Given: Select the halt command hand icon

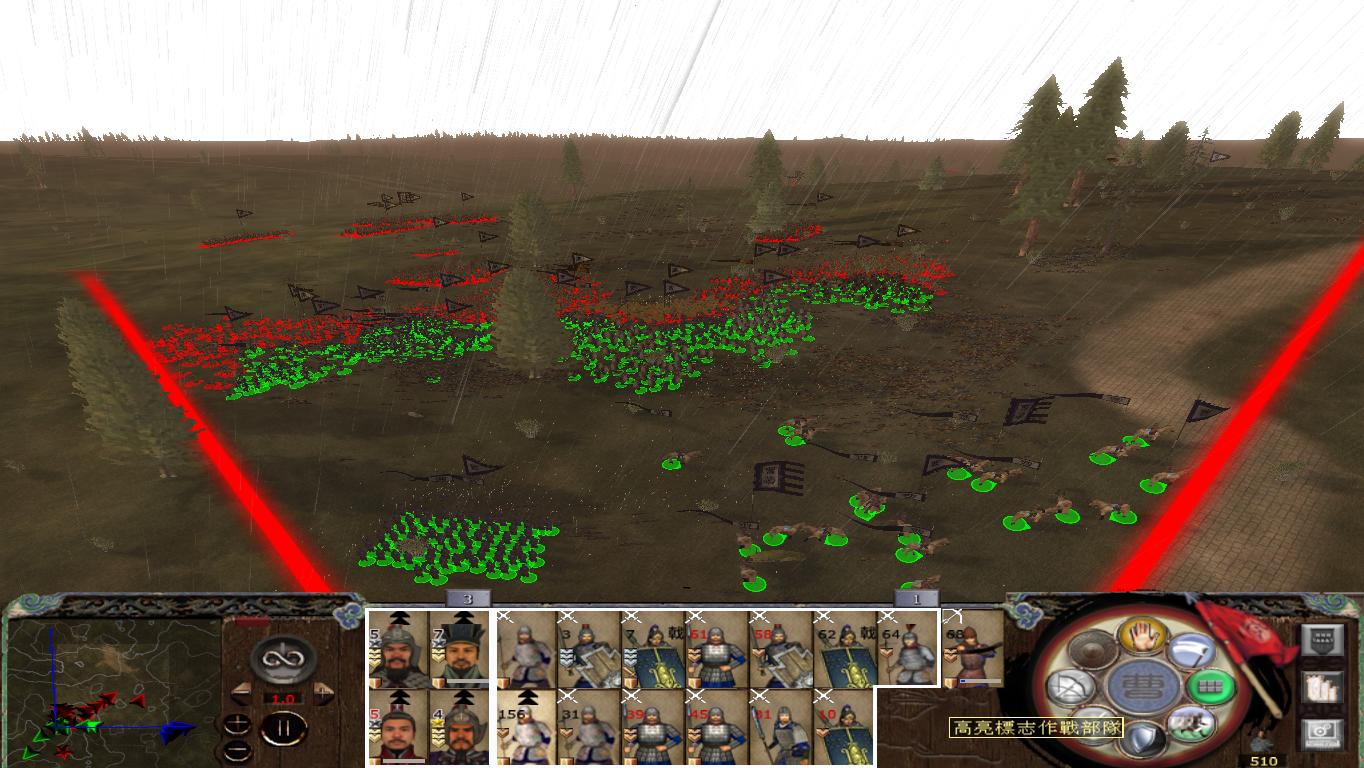Looking at the screenshot, I should (1142, 636).
